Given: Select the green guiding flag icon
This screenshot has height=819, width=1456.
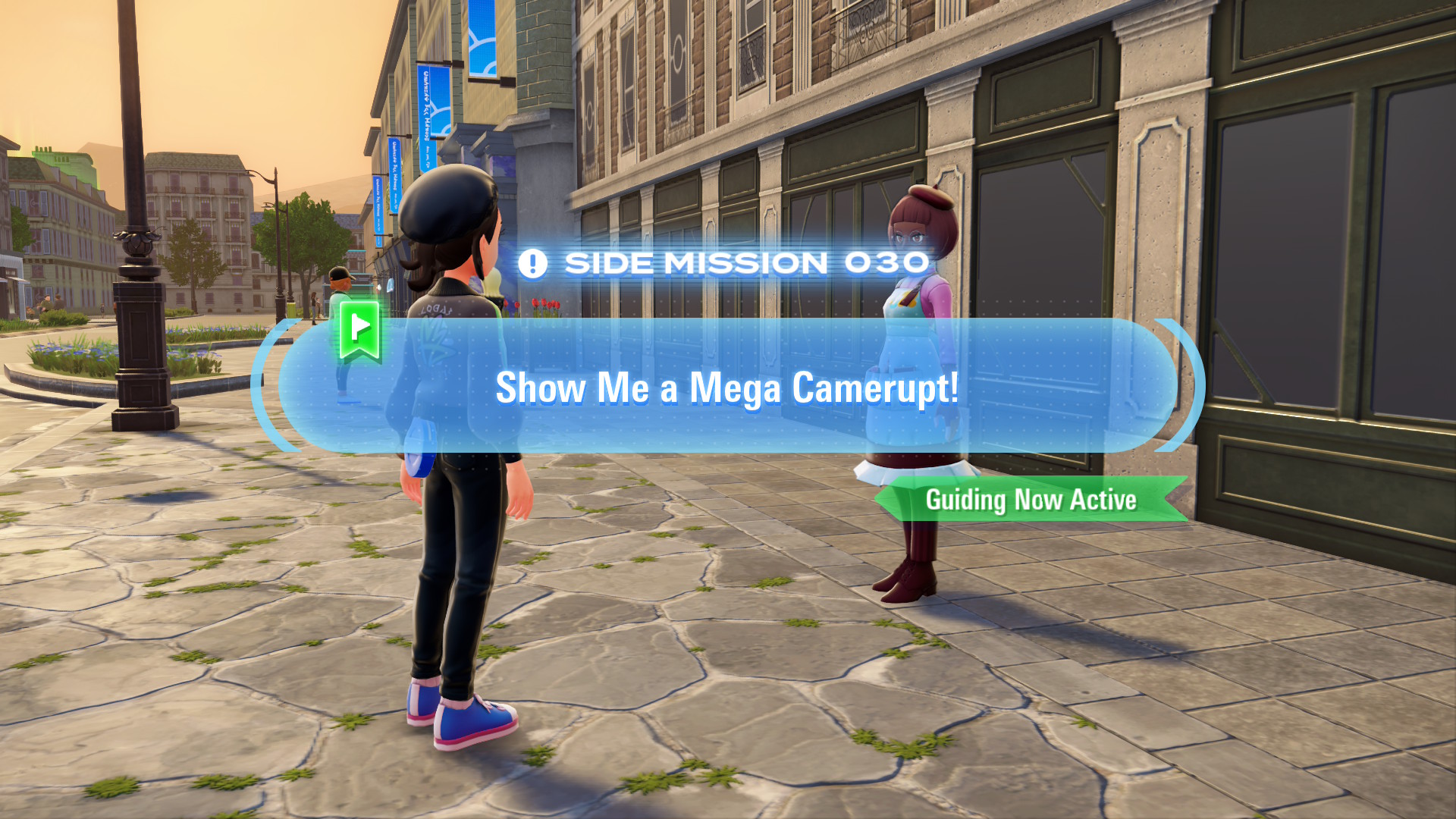Looking at the screenshot, I should pyautogui.click(x=360, y=330).
